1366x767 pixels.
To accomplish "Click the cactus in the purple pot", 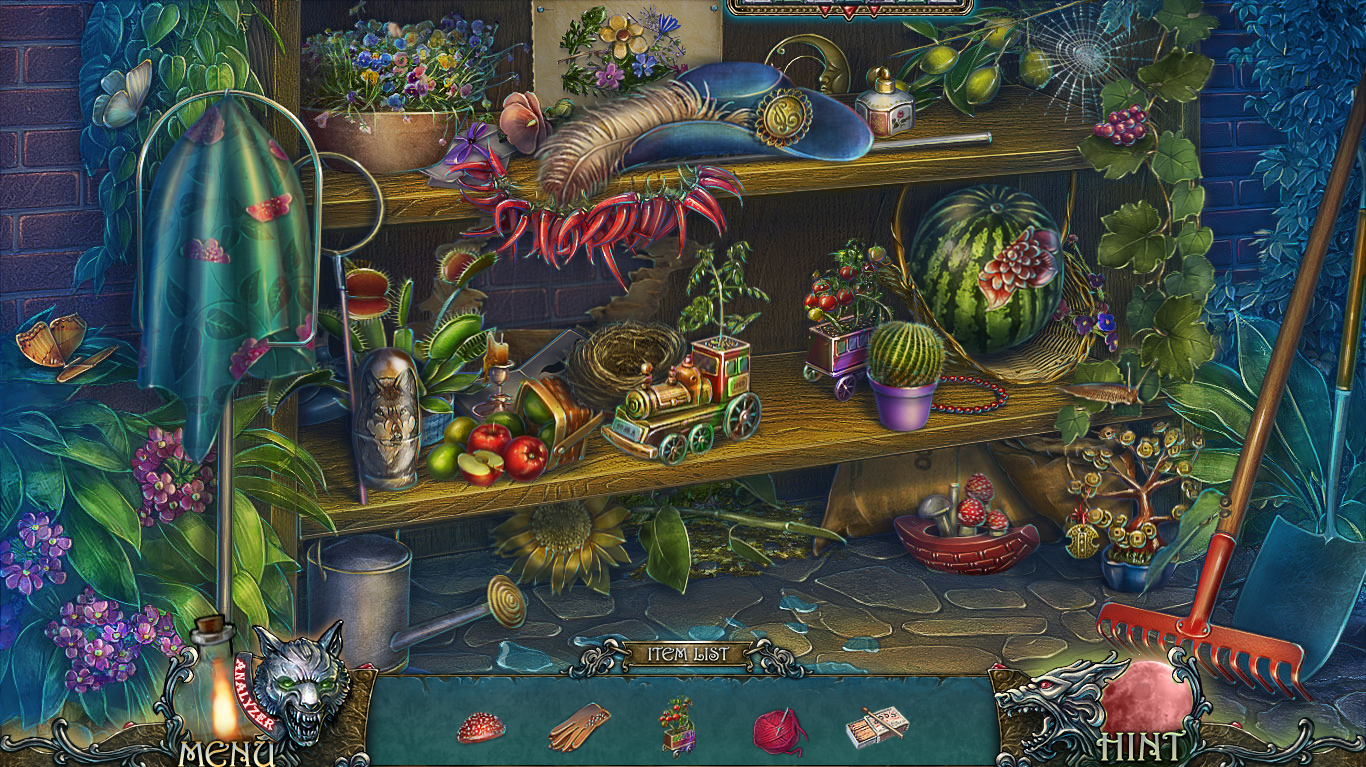I will 905,355.
